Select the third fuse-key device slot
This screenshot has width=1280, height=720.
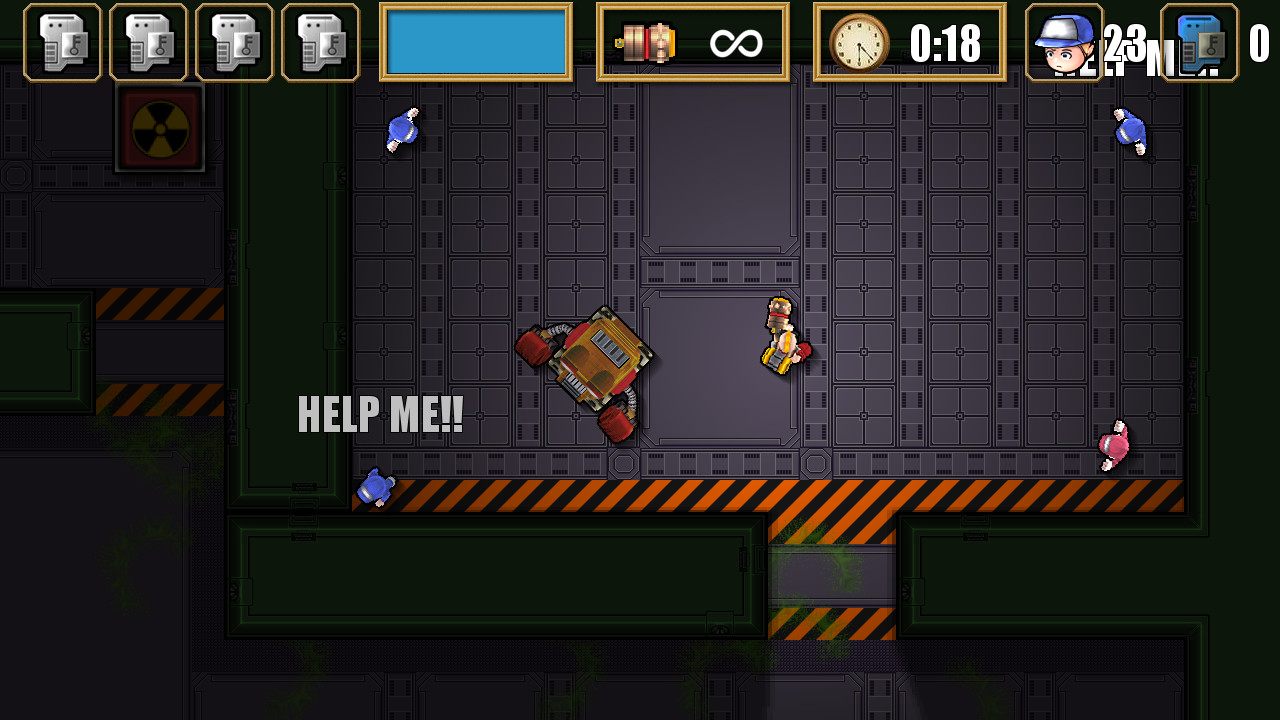234,41
